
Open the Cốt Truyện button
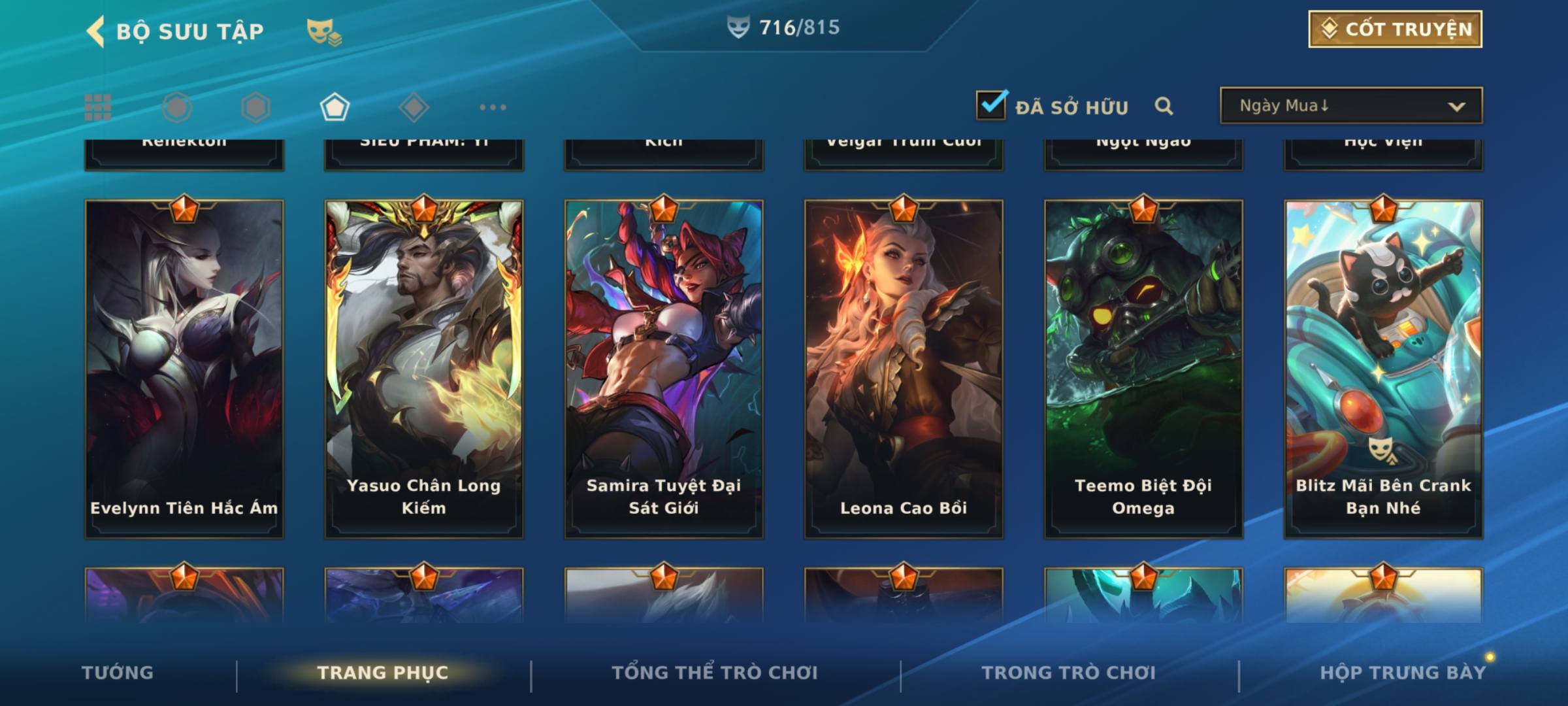click(x=1394, y=29)
